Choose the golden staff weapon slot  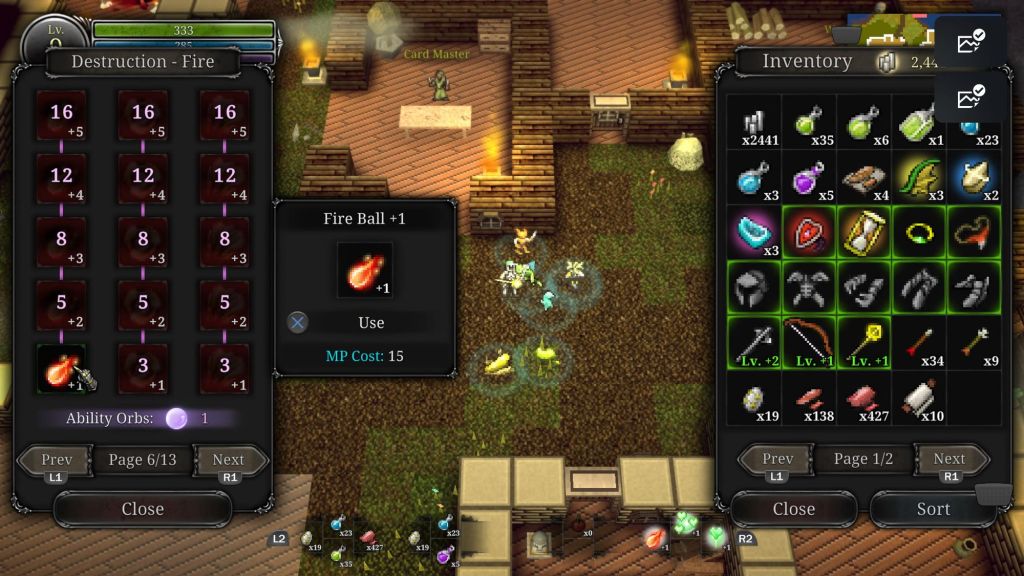(x=863, y=343)
